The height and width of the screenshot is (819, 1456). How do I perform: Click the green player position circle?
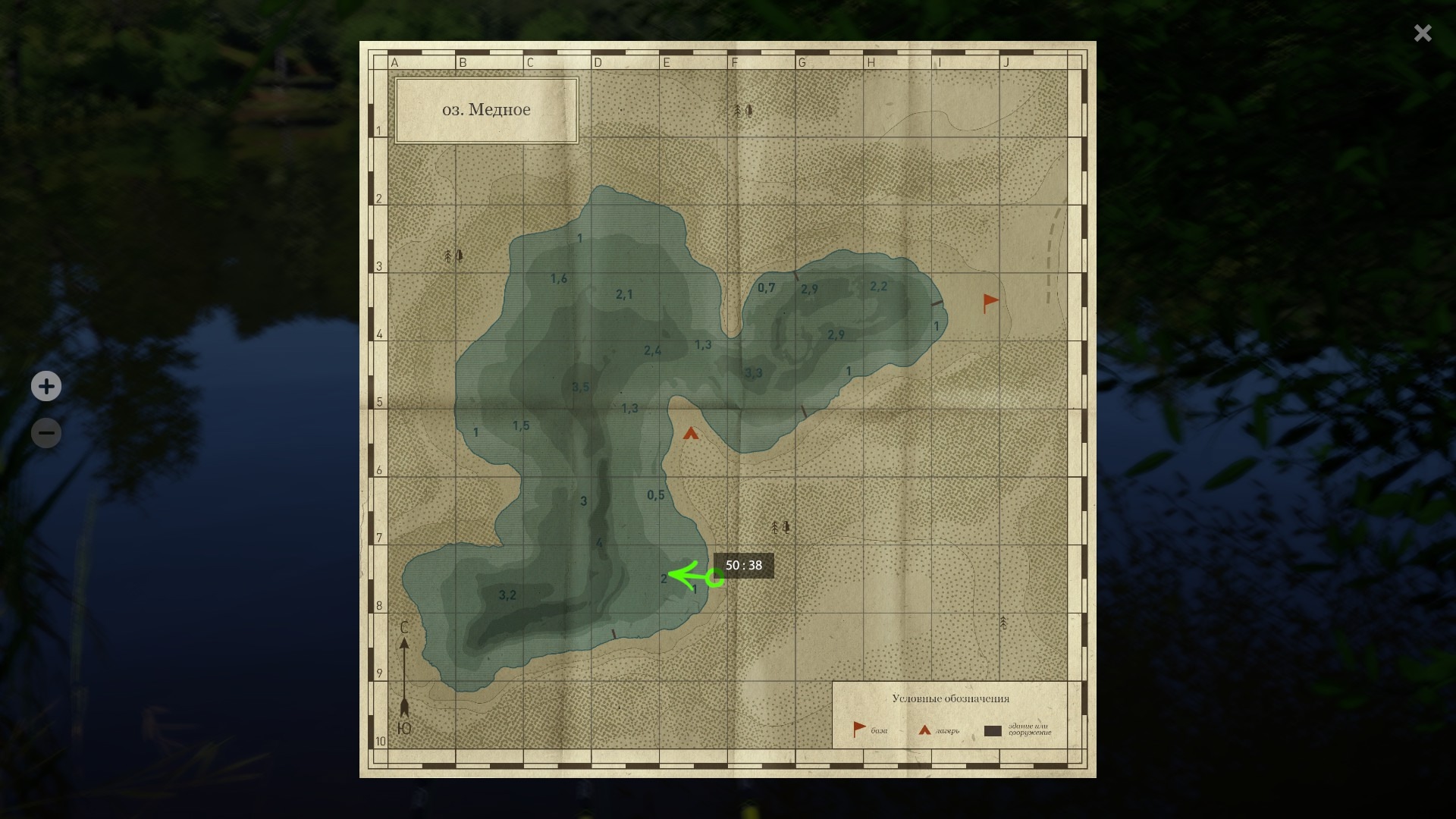(714, 579)
